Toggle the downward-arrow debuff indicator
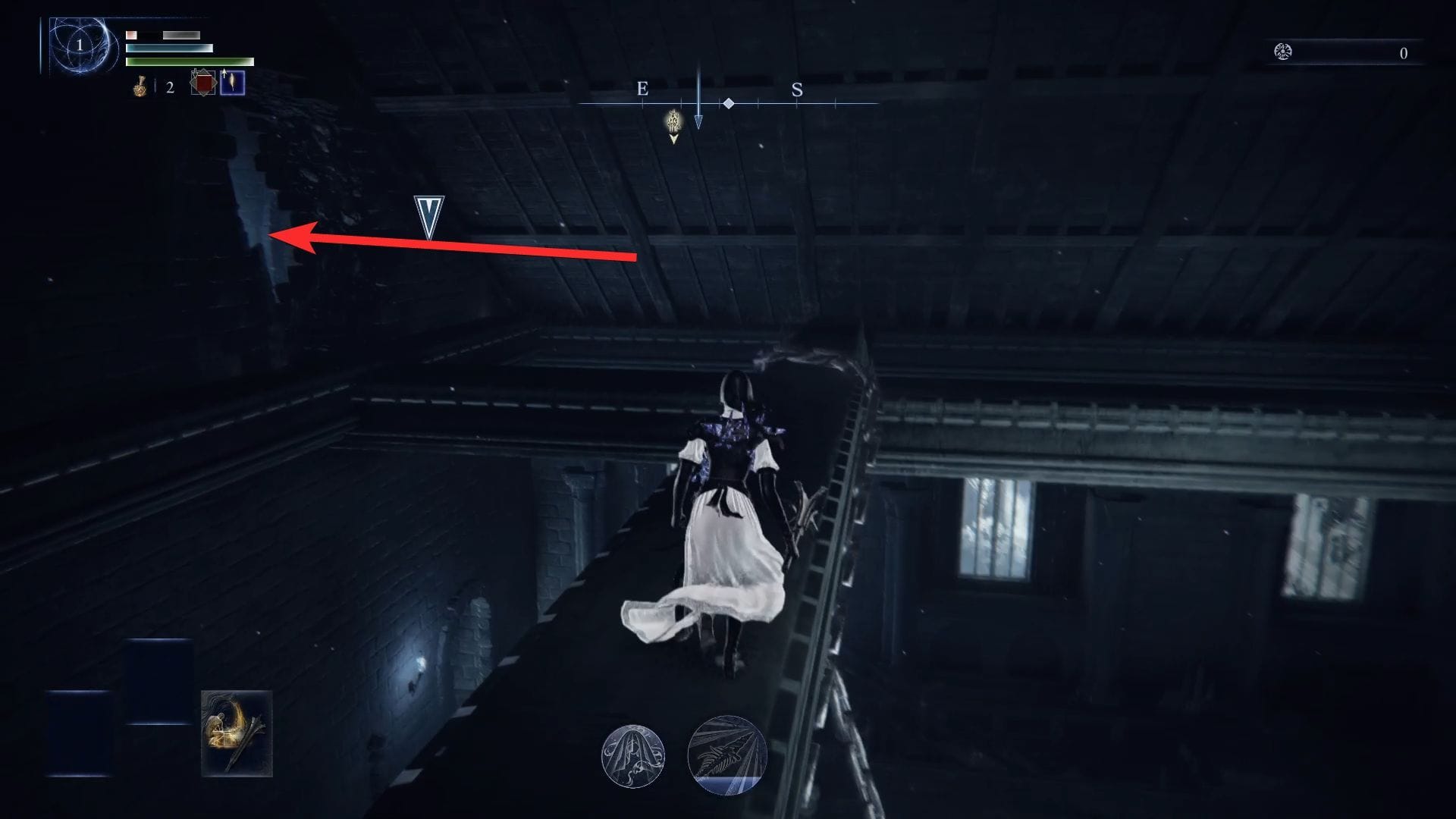1456x819 pixels. click(x=196, y=75)
